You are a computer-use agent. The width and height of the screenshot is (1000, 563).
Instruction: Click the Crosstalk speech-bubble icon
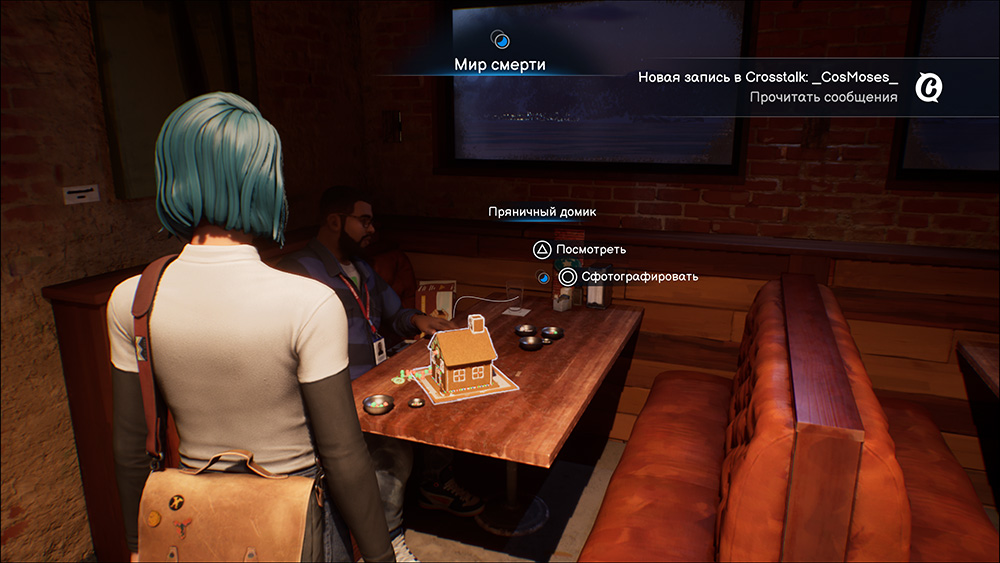(x=930, y=89)
